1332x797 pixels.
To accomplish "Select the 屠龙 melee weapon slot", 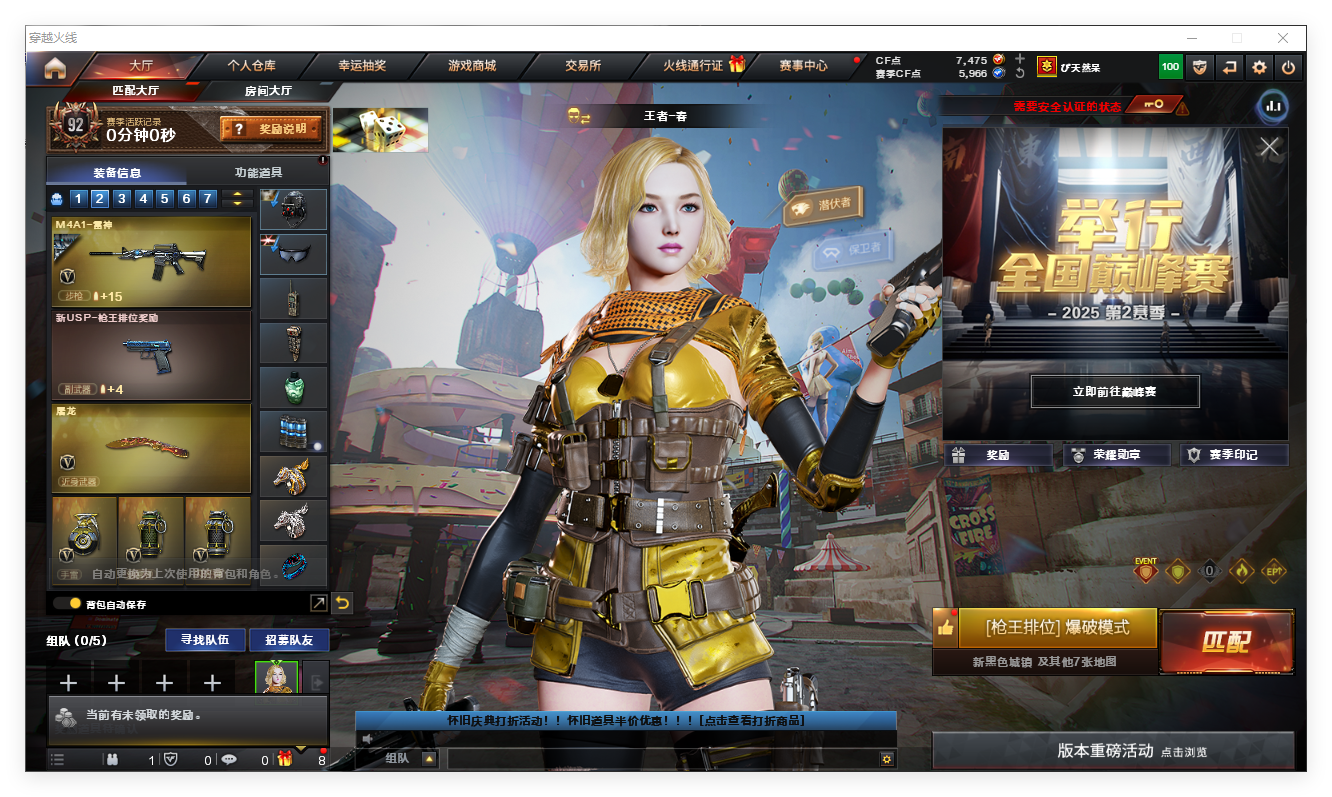I will pyautogui.click(x=151, y=448).
